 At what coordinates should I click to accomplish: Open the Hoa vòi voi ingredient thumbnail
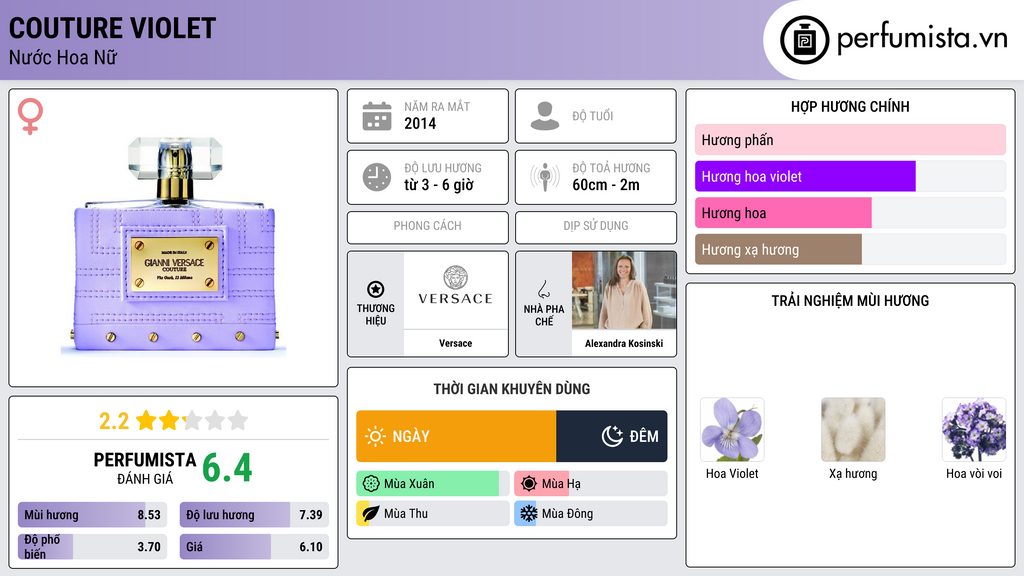point(973,430)
